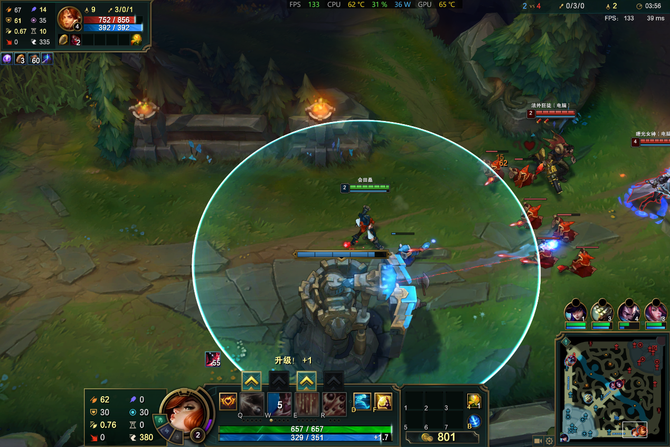The width and height of the screenshot is (670, 447).
Task: Use the blue summoner spell on D
Action: (x=362, y=402)
